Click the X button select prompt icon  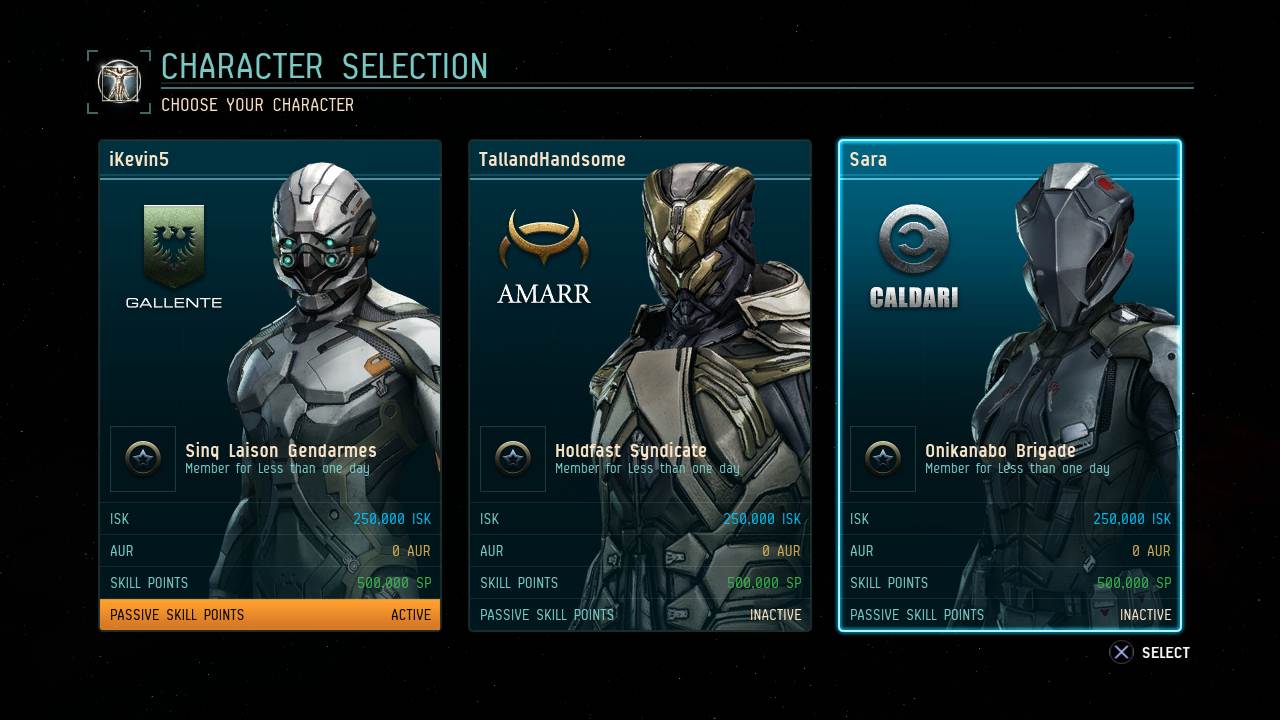[x=1121, y=652]
